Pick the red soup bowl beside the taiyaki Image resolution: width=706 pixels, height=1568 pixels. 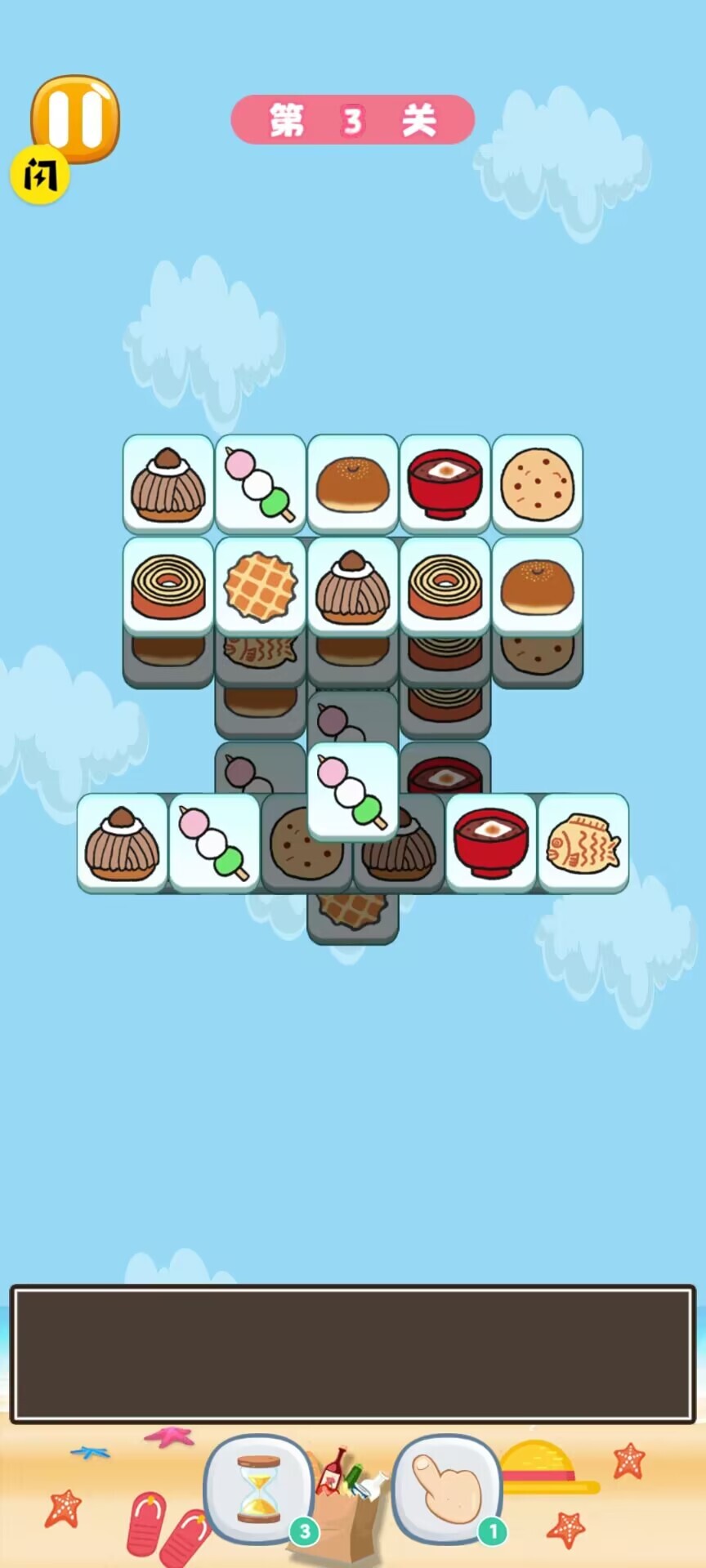pyautogui.click(x=490, y=842)
